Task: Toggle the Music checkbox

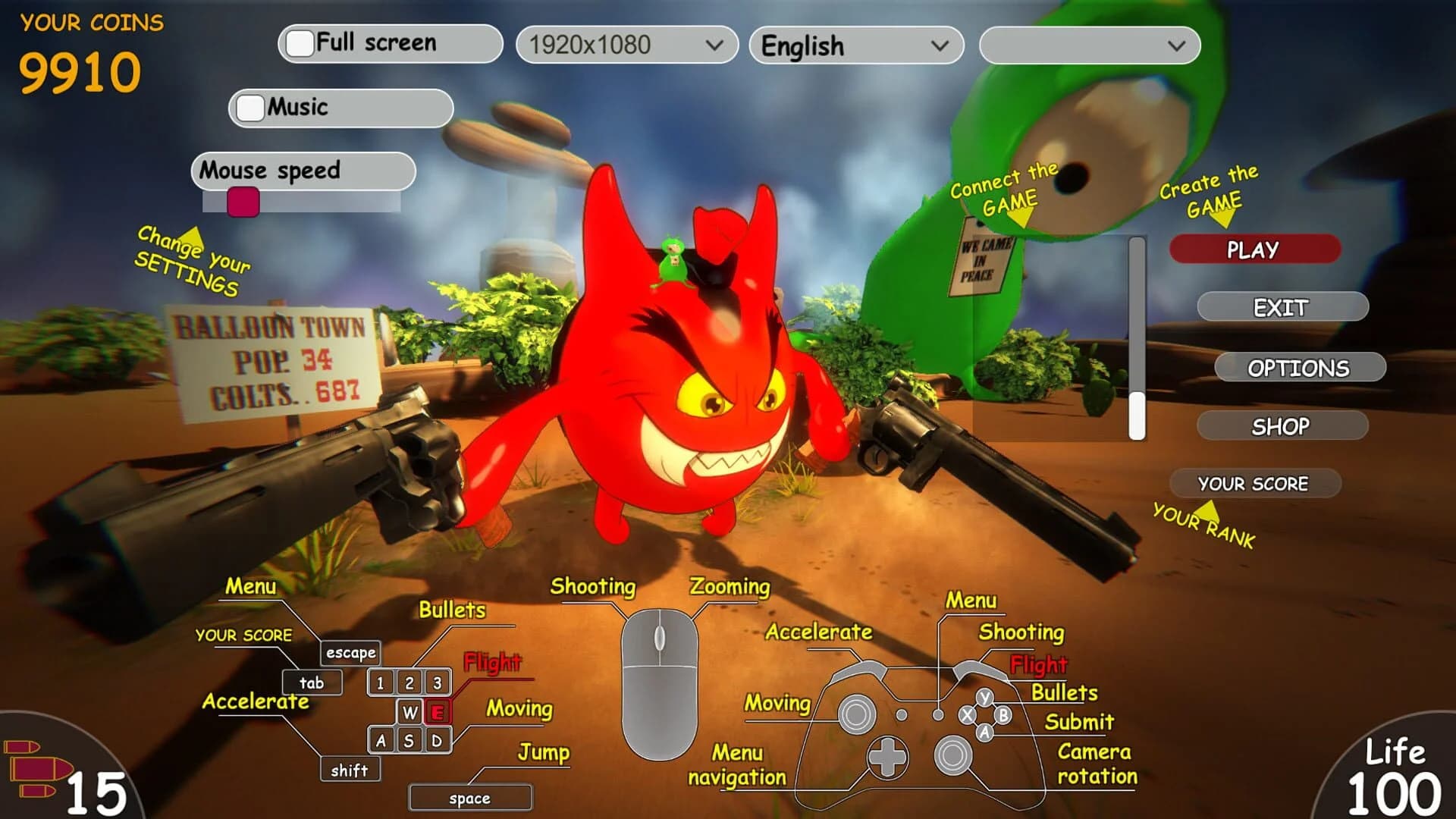Action: 250,108
